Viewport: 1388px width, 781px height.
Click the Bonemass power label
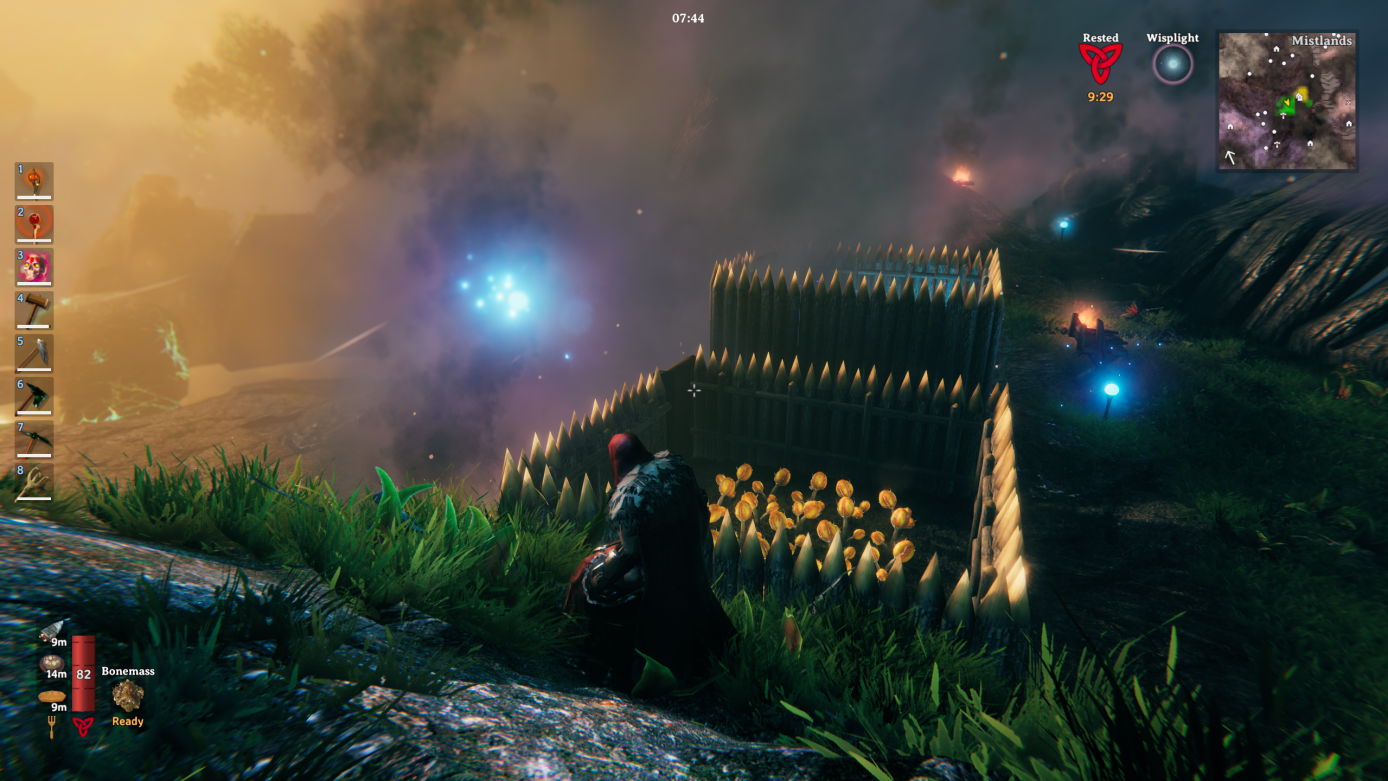click(126, 671)
